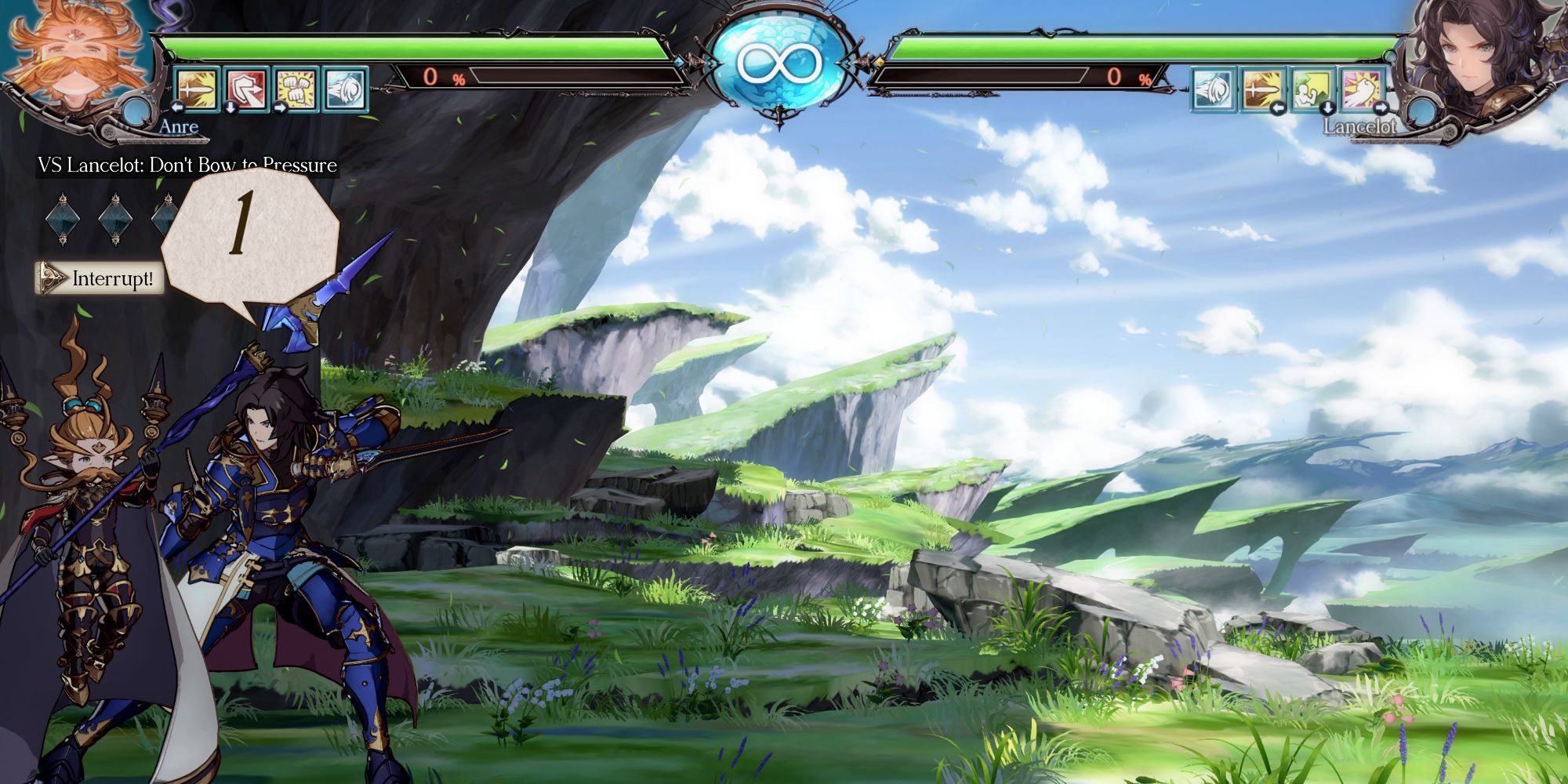Select Anre's triple fist punch skill icon
Screen dimensions: 1568x784
(x=295, y=90)
